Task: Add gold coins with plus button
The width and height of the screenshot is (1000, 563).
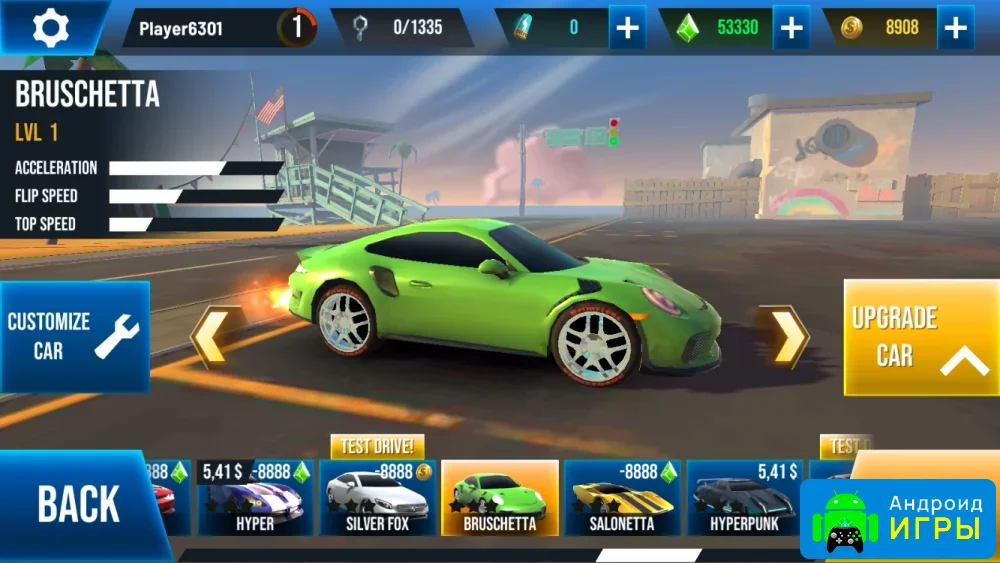Action: tap(955, 28)
